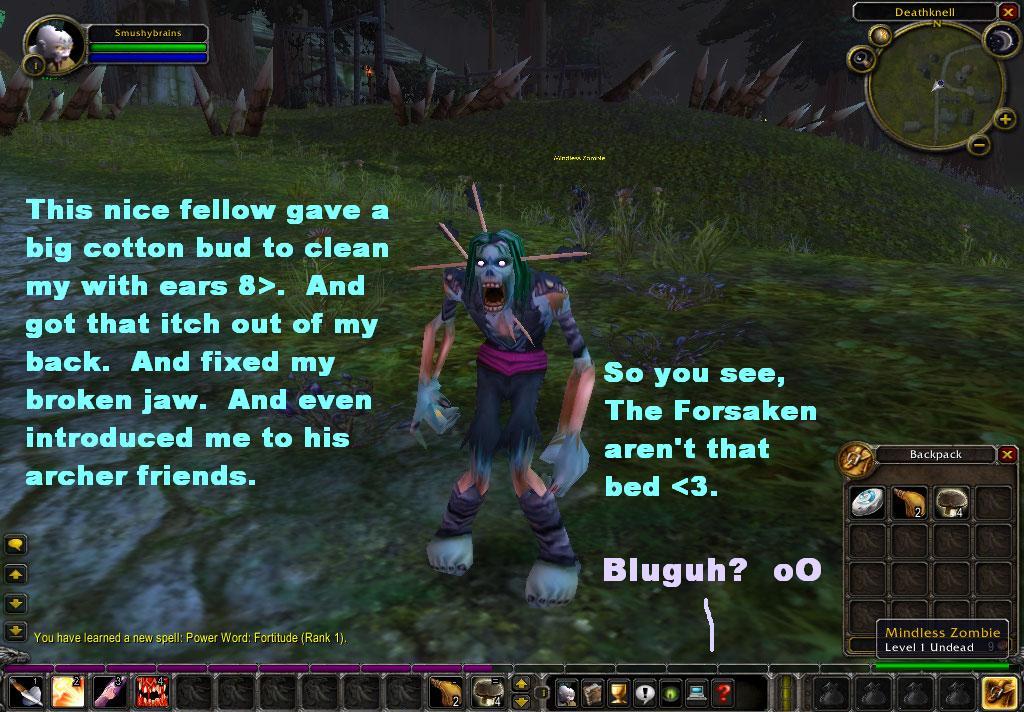Zoom out the minimap with minus button
Viewport: 1024px width, 712px height.
[980, 146]
